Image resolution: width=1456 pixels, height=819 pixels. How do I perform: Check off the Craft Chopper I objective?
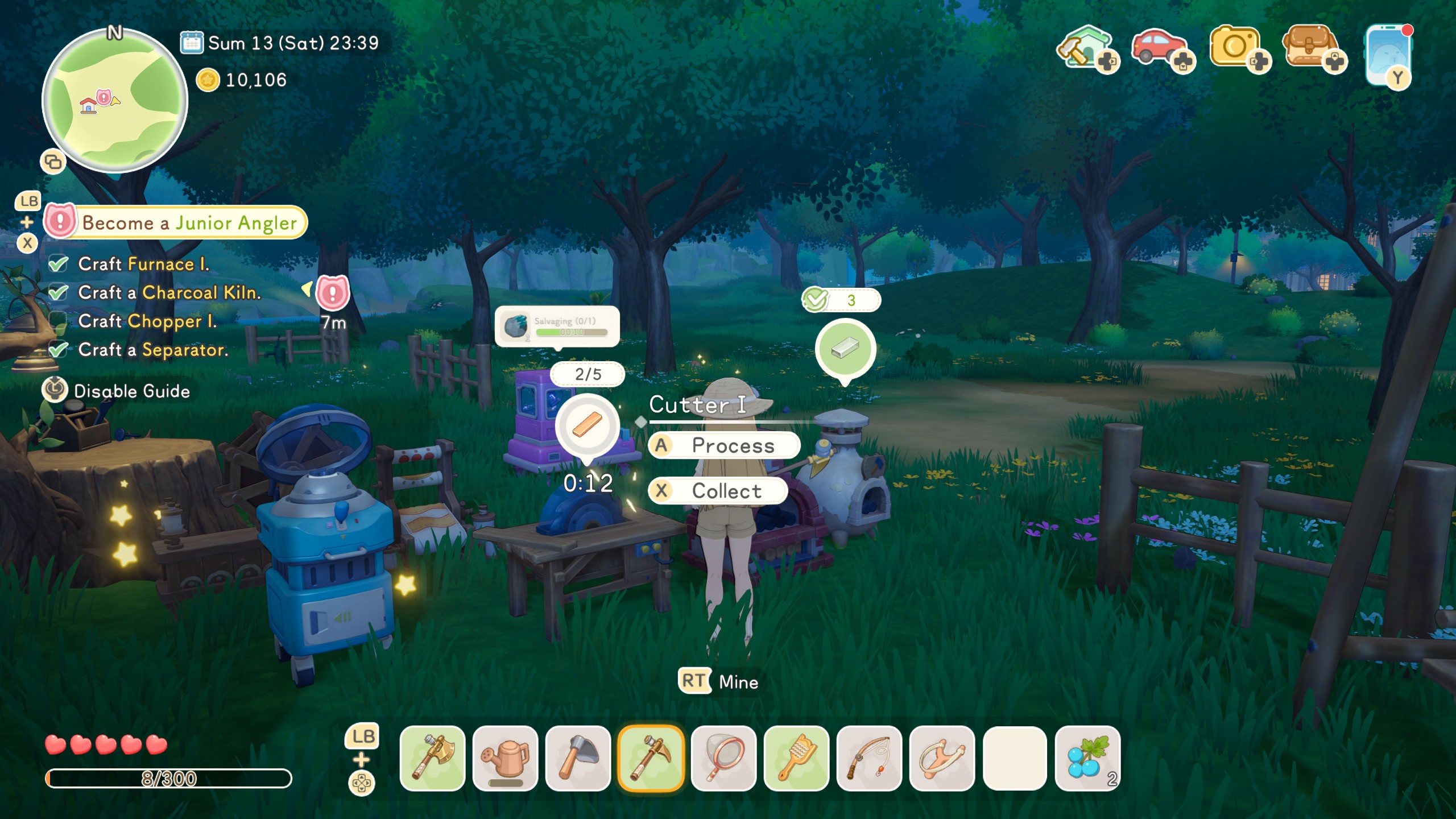coord(57,321)
